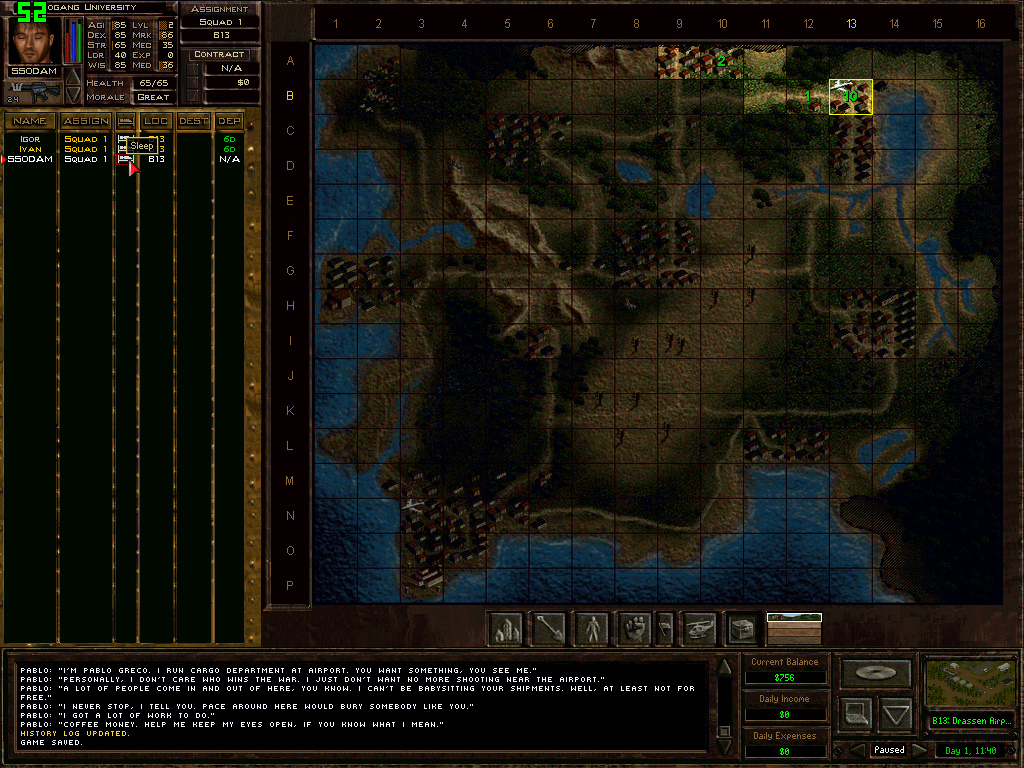Toggle the towns map filter
The height and width of the screenshot is (768, 1024).
[506, 628]
